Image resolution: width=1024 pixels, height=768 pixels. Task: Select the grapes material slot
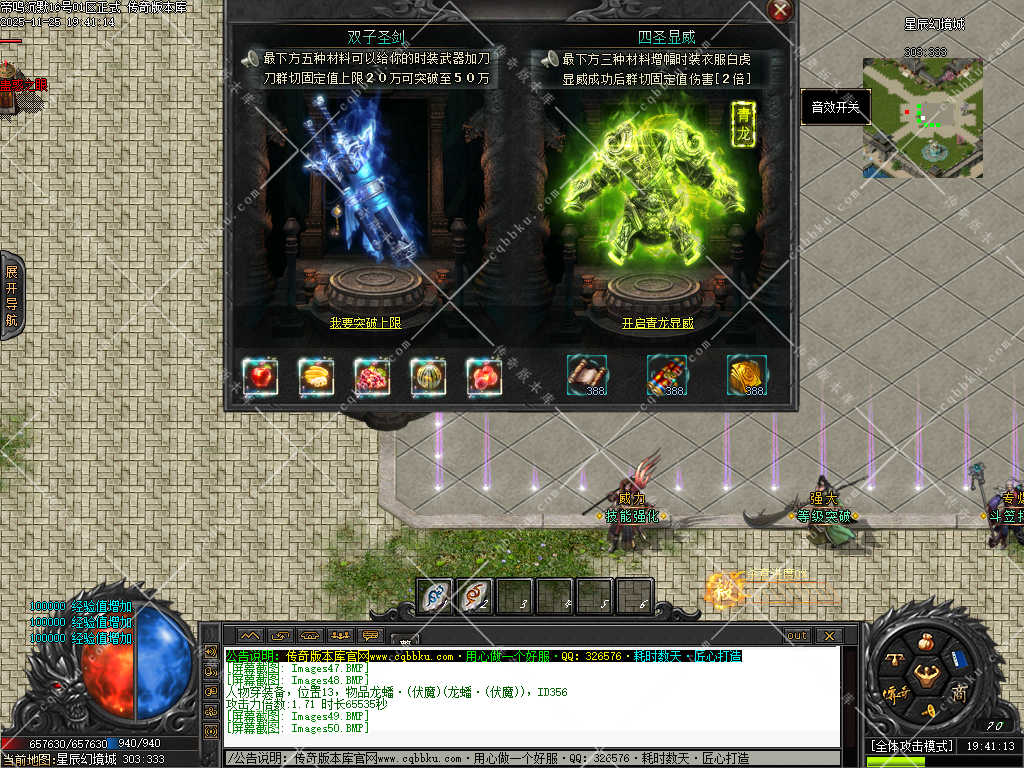(372, 376)
